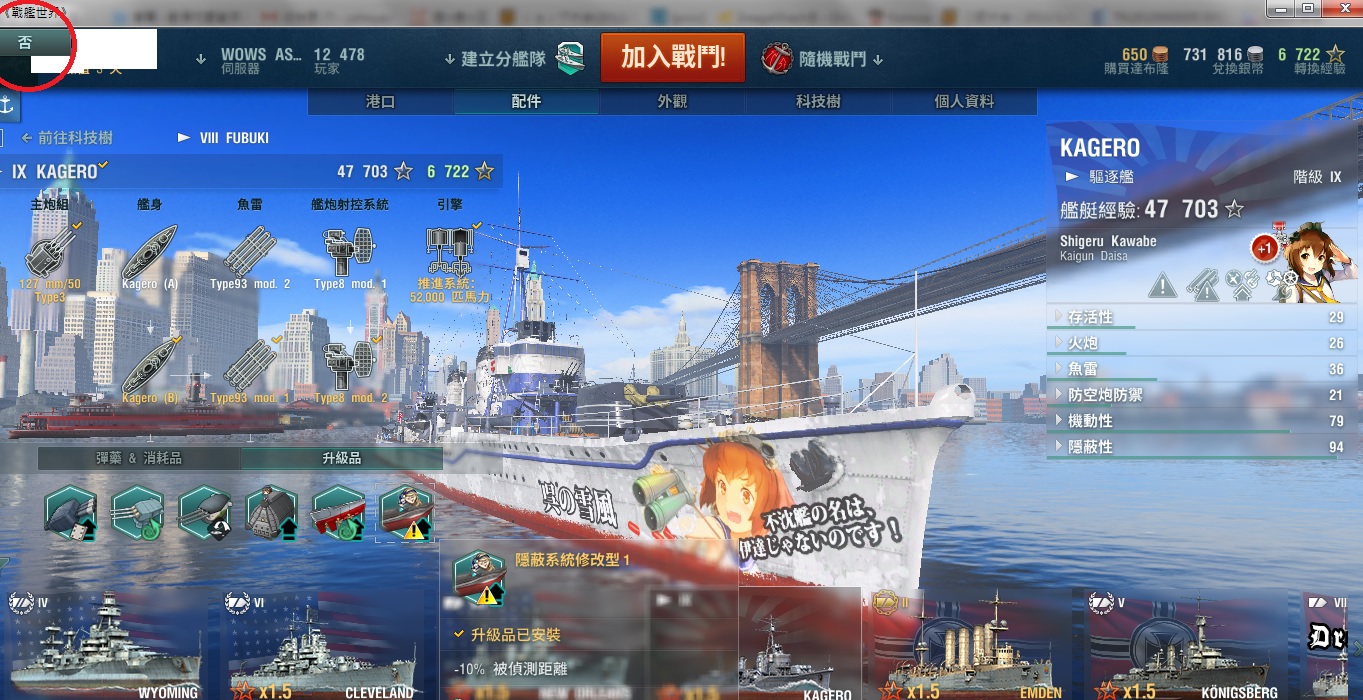Switch to the 港口 tab
The width and height of the screenshot is (1363, 700).
coord(381,102)
